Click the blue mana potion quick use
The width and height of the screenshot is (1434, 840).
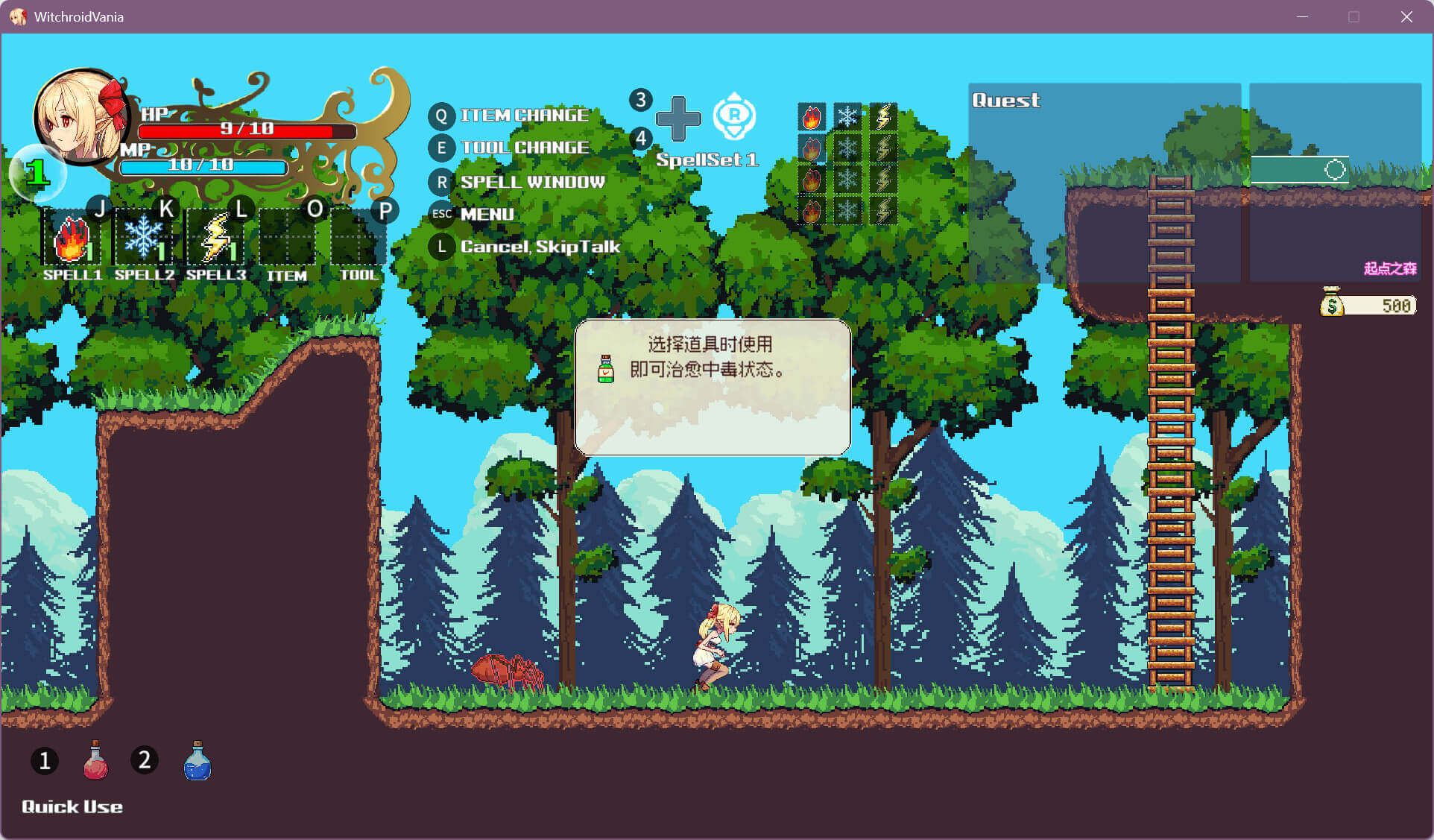point(198,761)
